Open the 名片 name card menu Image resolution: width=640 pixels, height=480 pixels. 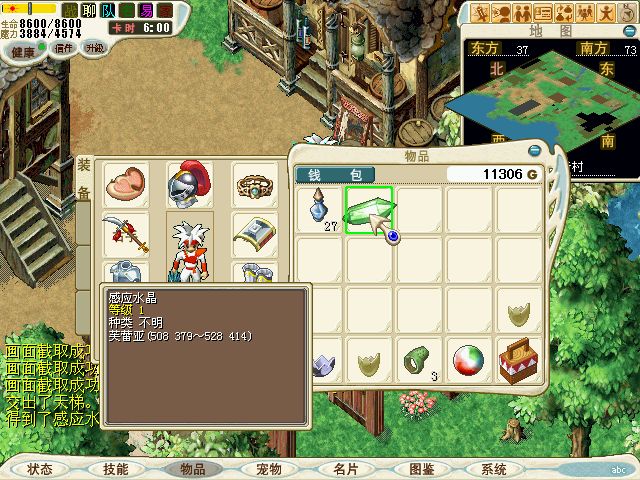pyautogui.click(x=345, y=469)
